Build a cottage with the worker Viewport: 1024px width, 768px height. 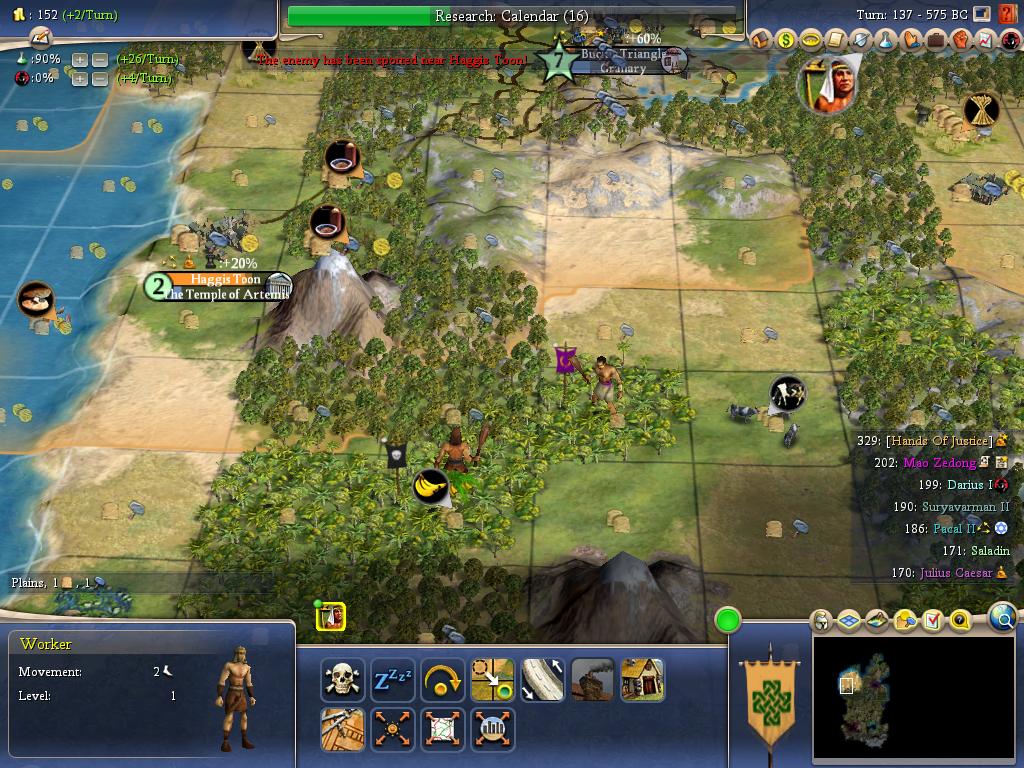point(643,680)
